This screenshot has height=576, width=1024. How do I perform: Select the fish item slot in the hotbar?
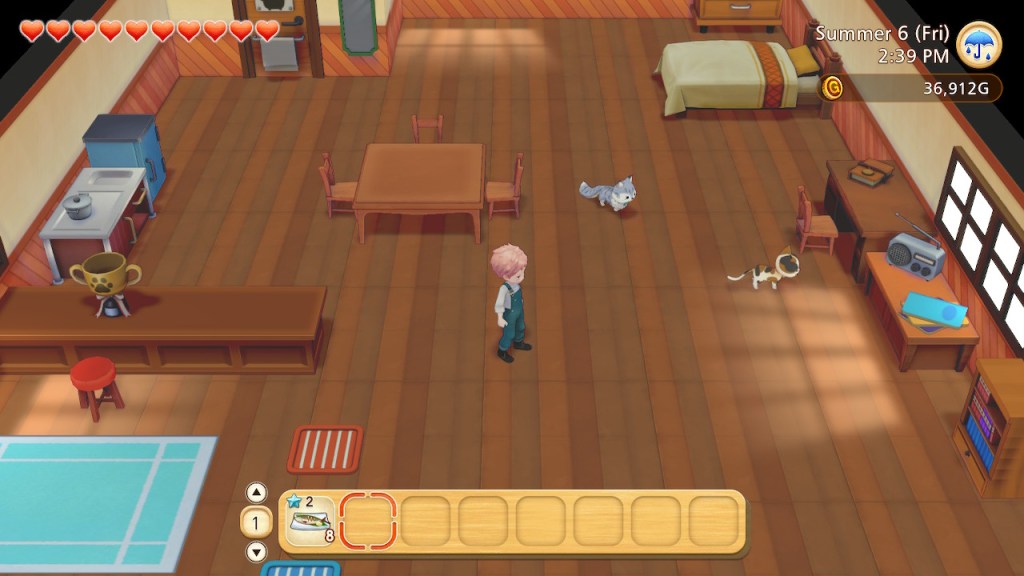[x=310, y=521]
